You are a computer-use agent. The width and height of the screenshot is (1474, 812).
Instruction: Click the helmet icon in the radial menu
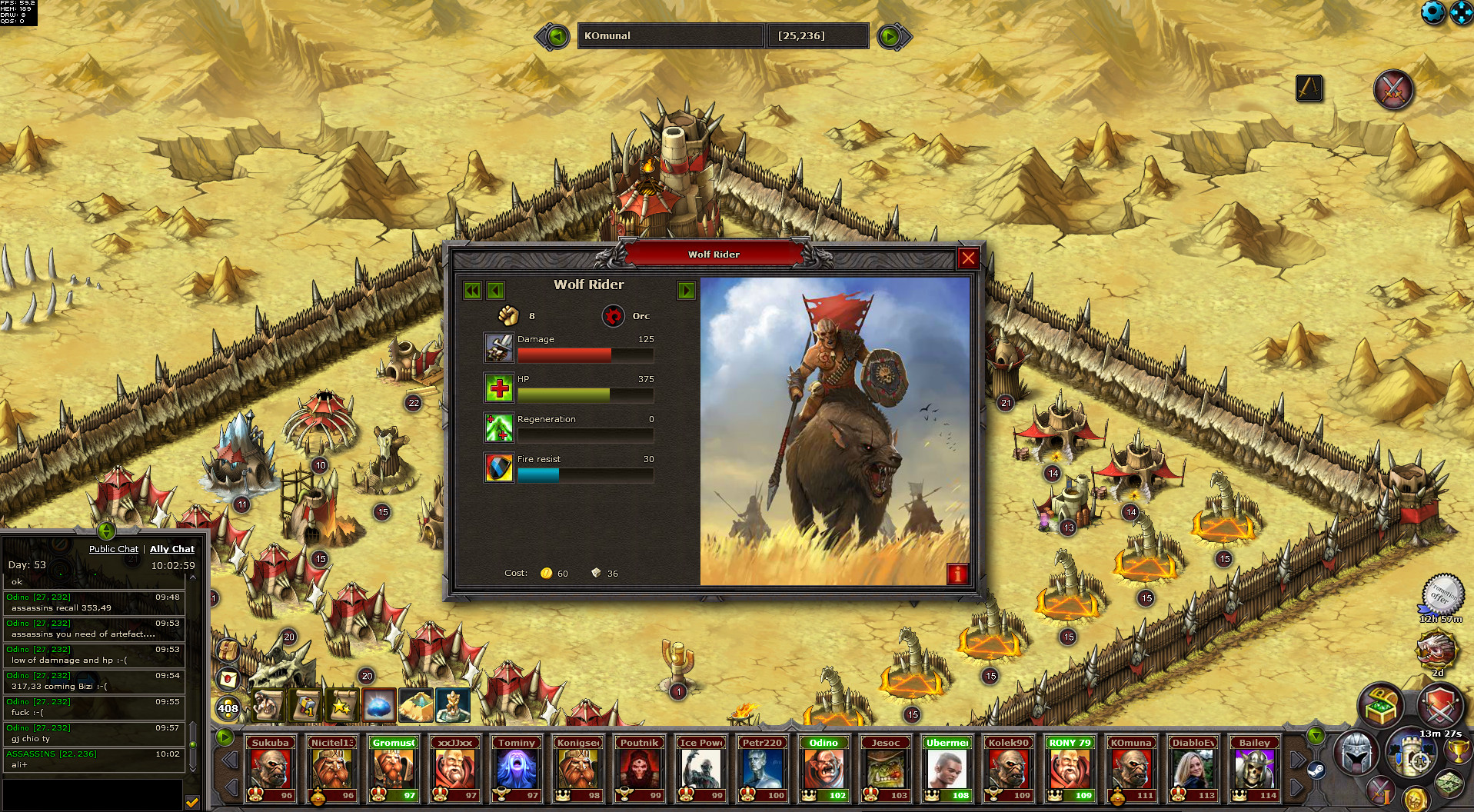pyautogui.click(x=1356, y=752)
